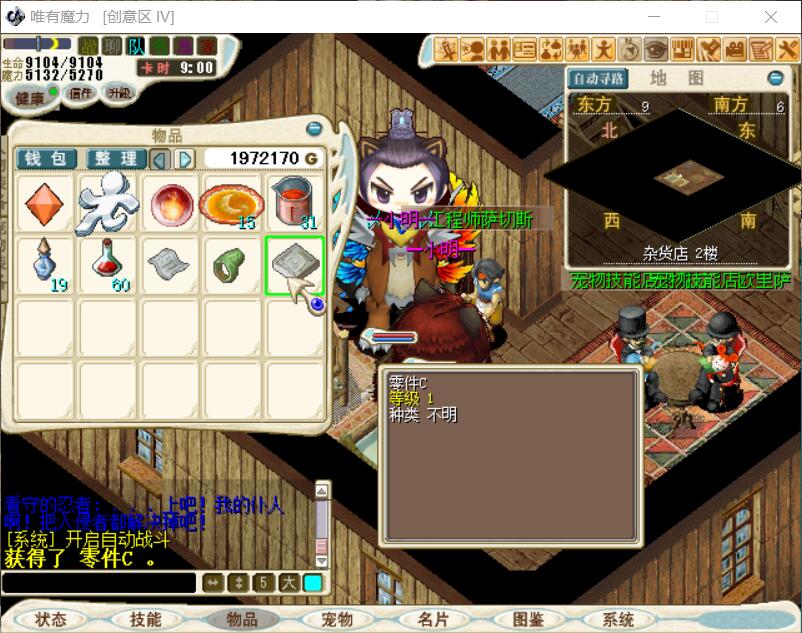The width and height of the screenshot is (802, 633).
Task: Minimize the 地图 map panel
Action: (x=775, y=78)
